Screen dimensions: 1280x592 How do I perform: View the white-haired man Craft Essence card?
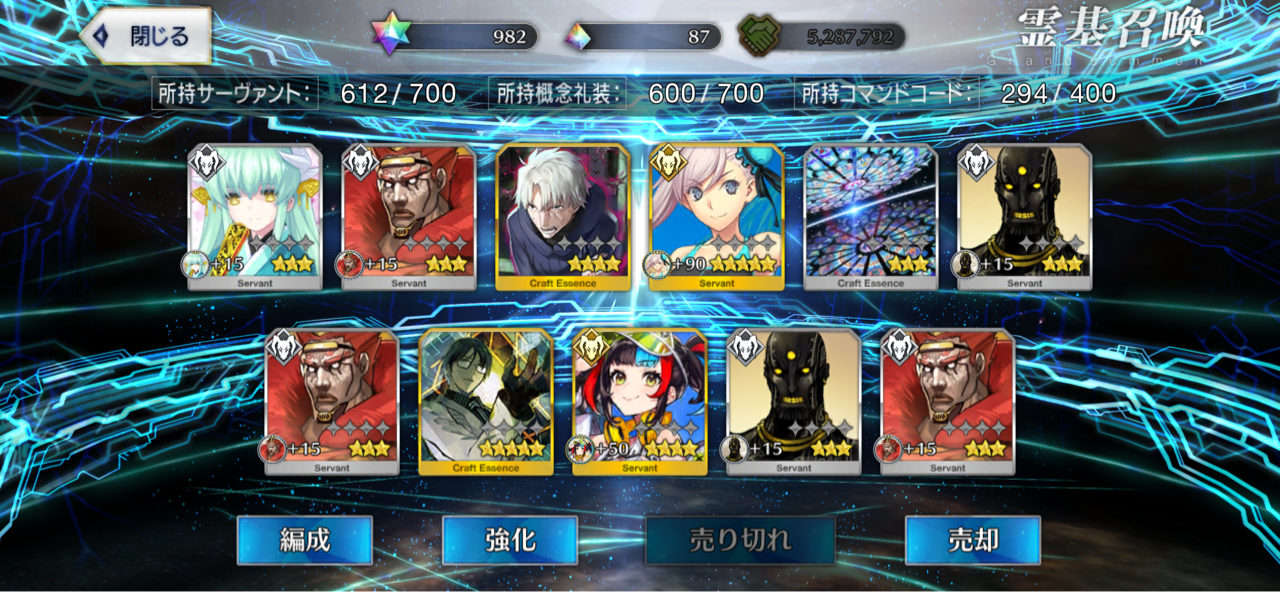(563, 216)
